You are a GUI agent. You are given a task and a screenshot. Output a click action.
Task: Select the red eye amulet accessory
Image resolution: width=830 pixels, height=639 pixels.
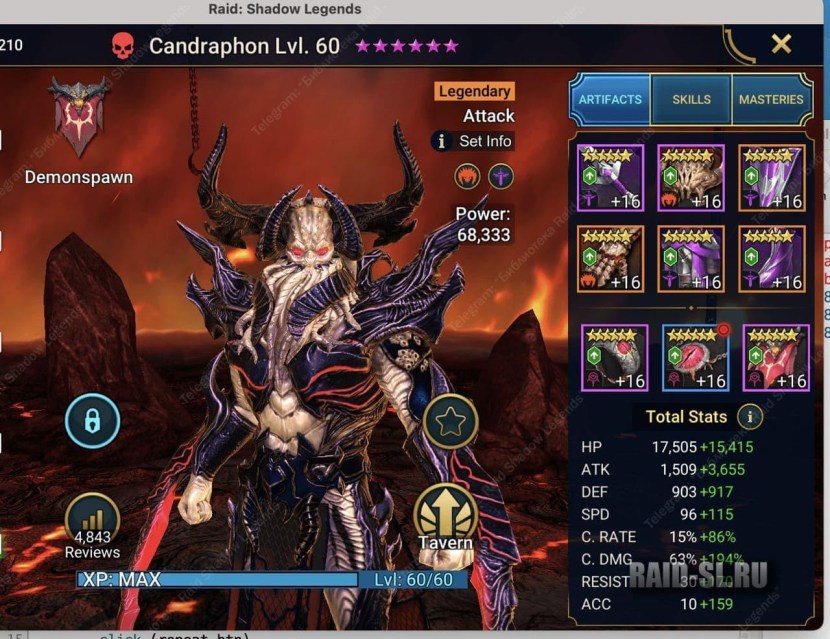pyautogui.click(x=695, y=357)
